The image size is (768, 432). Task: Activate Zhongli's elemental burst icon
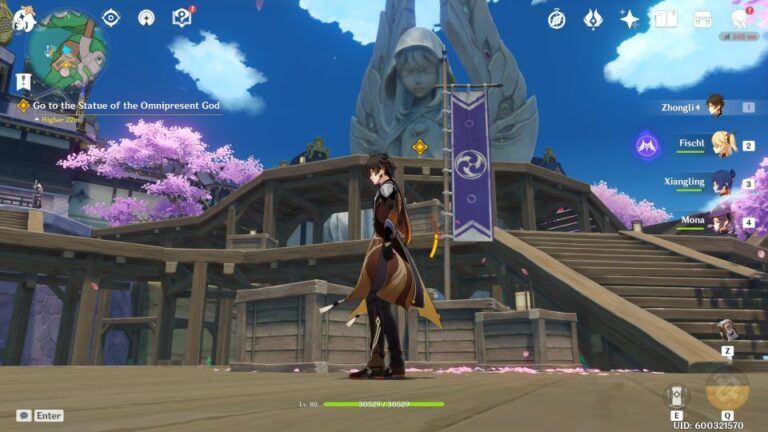727,390
